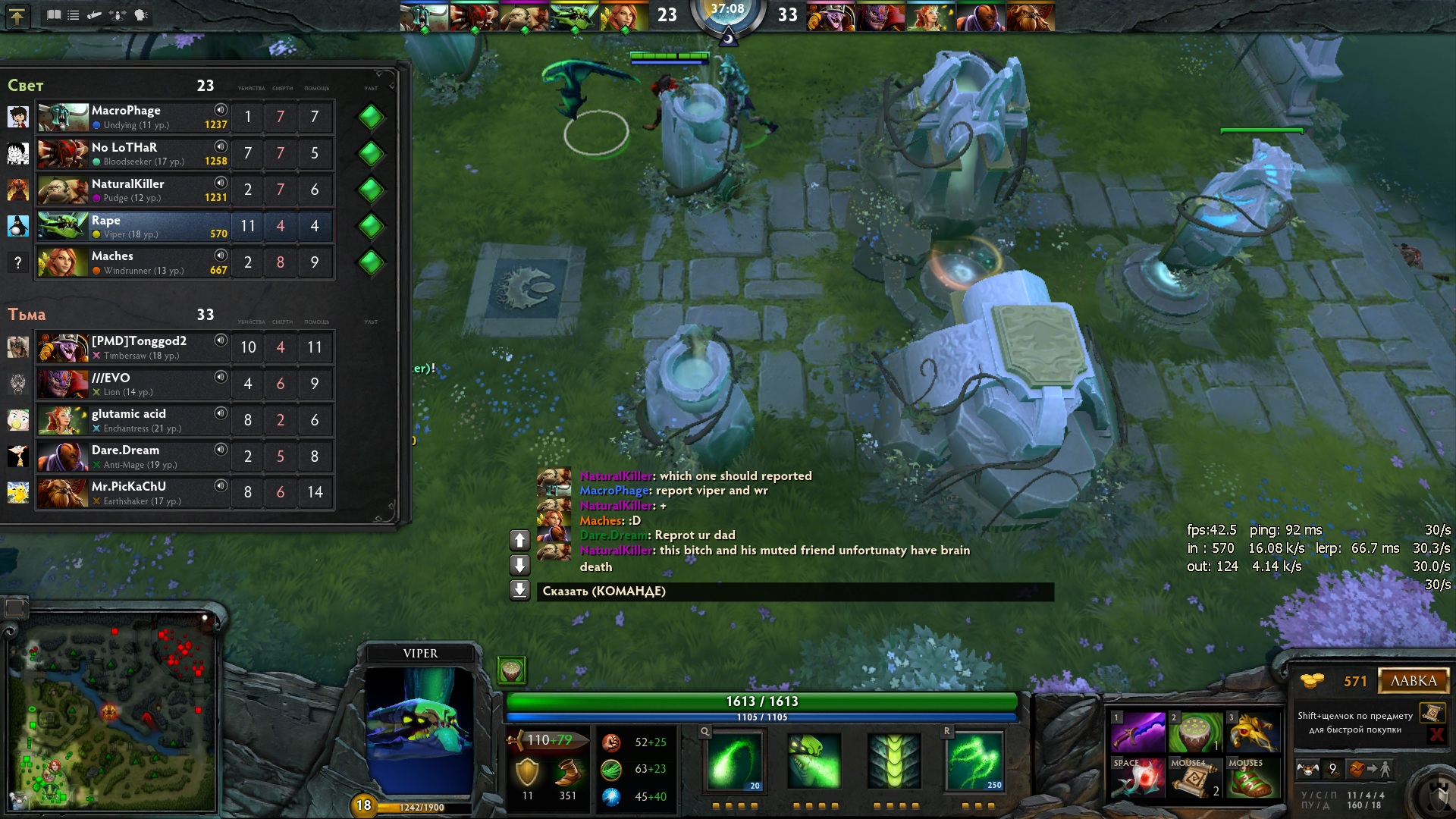Use the drum item in inventory
Image resolution: width=1456 pixels, height=819 pixels.
pyautogui.click(x=1195, y=732)
